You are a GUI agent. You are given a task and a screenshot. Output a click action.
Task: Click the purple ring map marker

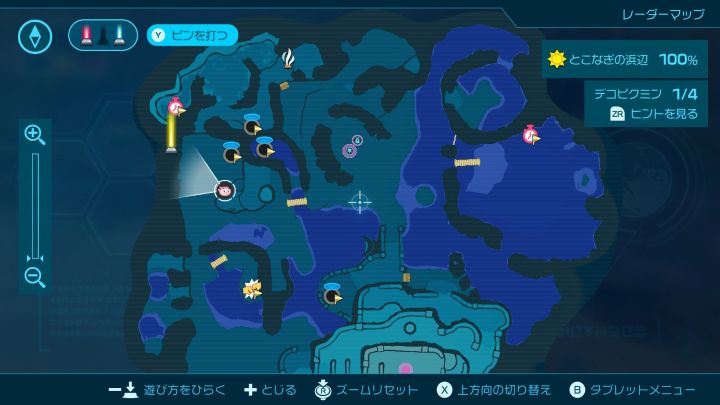point(350,150)
